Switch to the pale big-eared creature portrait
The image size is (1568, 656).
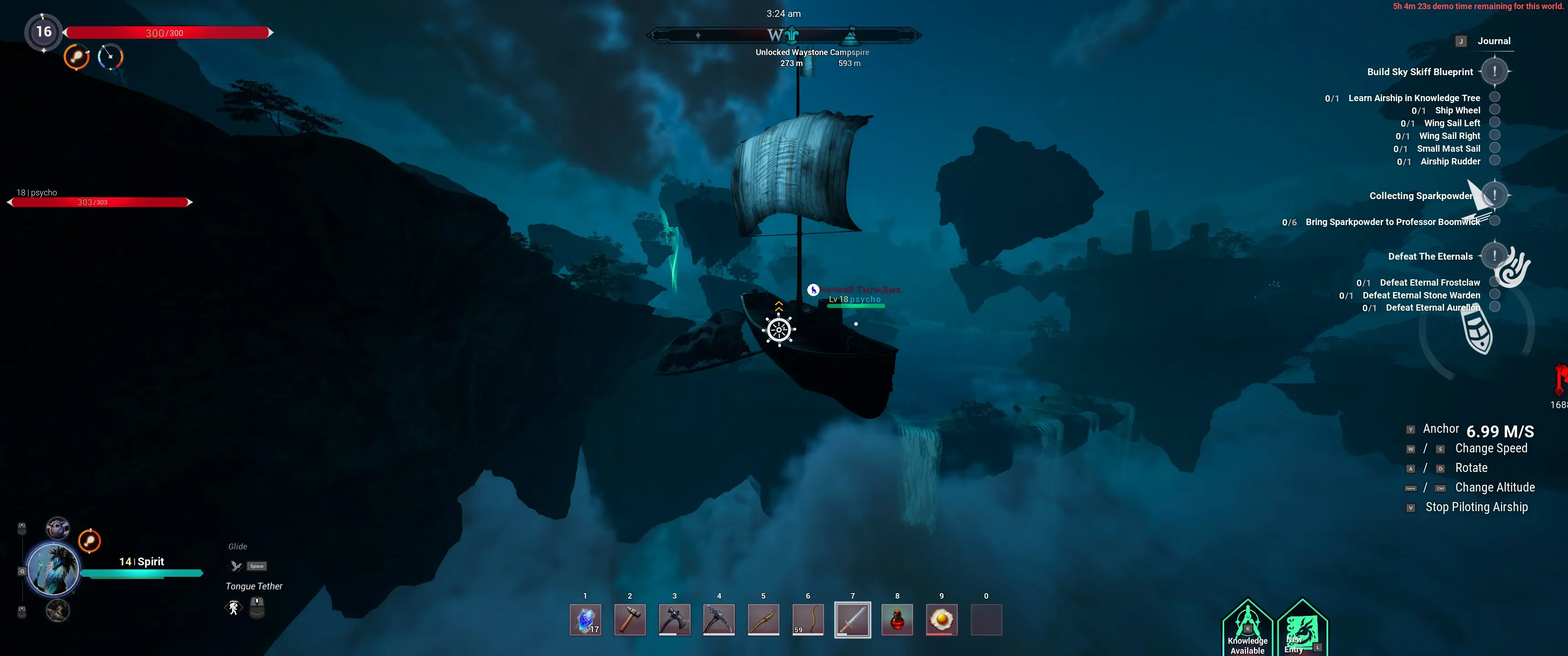(x=58, y=528)
